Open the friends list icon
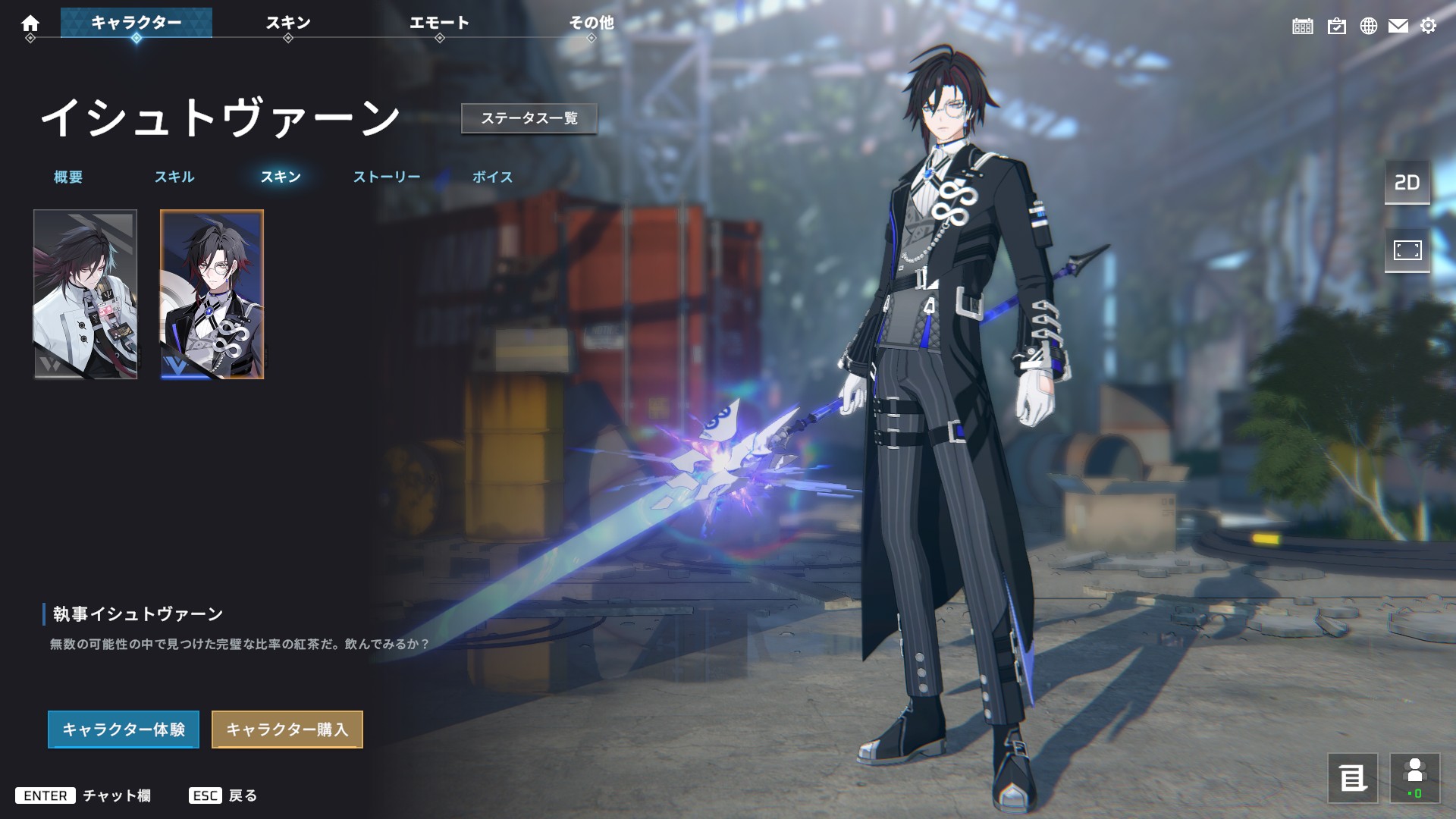The height and width of the screenshot is (819, 1456). [1415, 778]
